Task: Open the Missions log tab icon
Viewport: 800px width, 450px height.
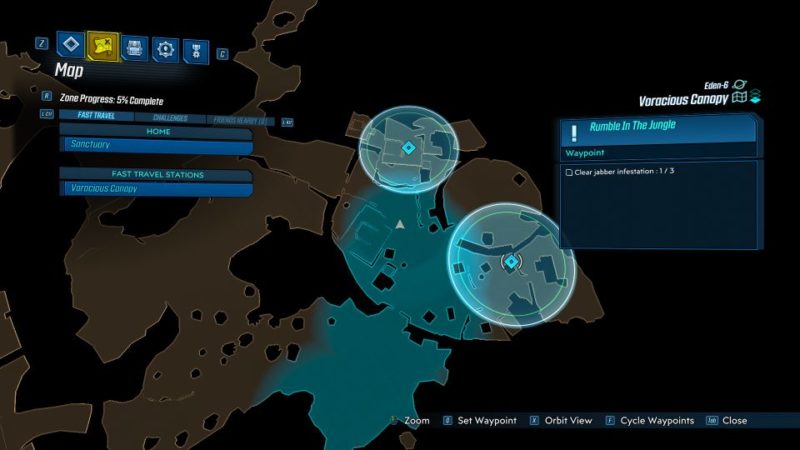Action: pos(69,45)
